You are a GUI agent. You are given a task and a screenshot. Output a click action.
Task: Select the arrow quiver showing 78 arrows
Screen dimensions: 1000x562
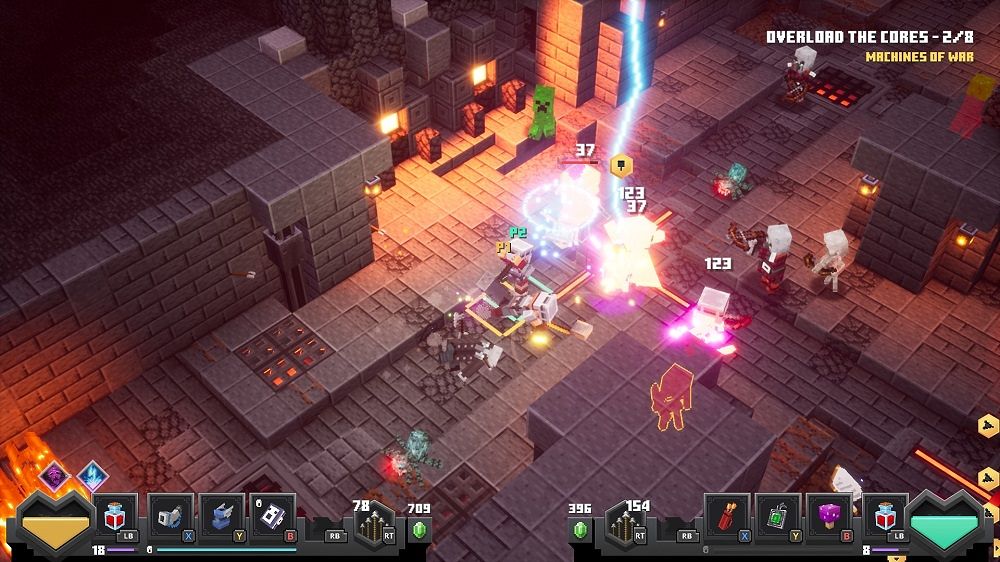[x=374, y=523]
